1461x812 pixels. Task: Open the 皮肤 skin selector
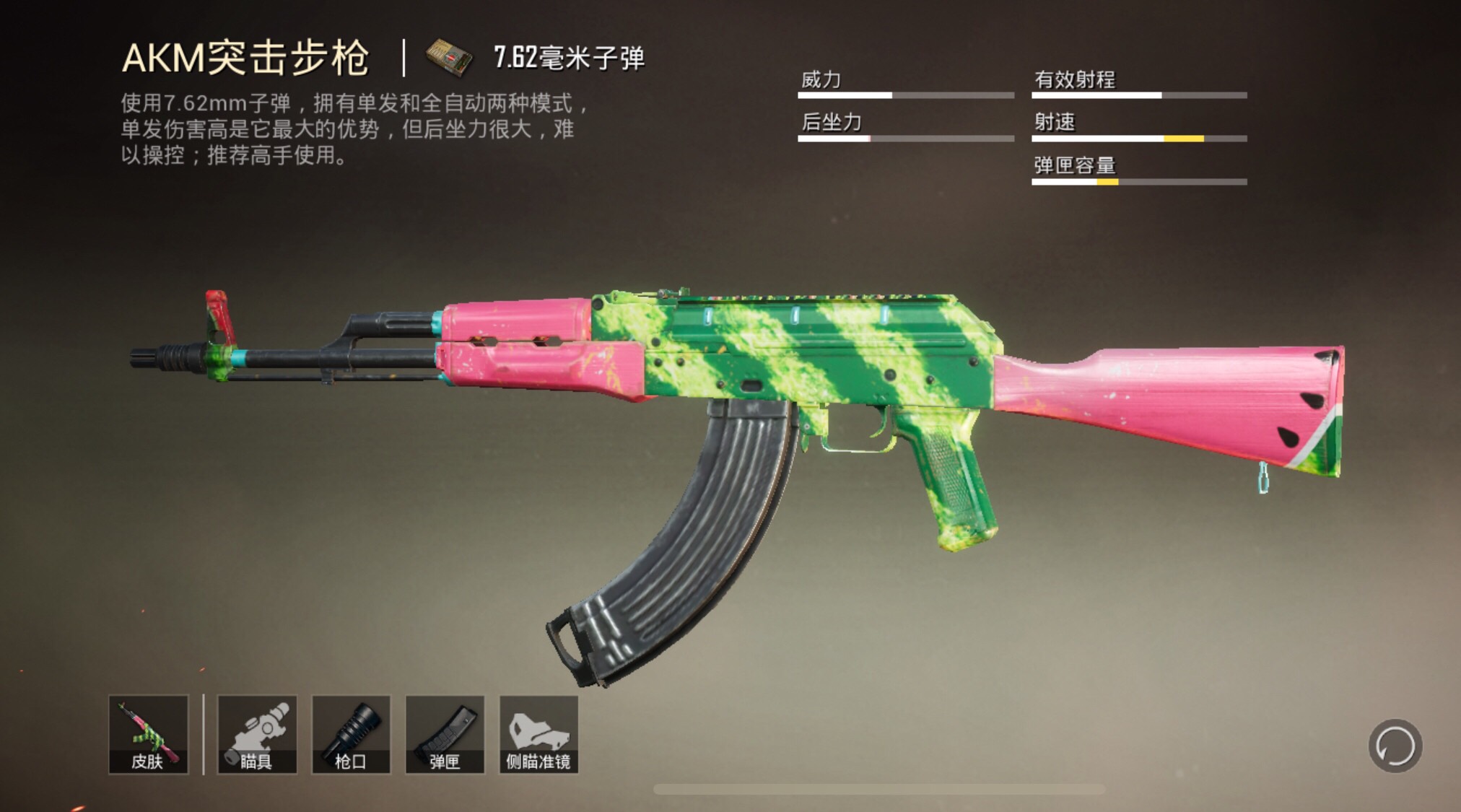149,734
